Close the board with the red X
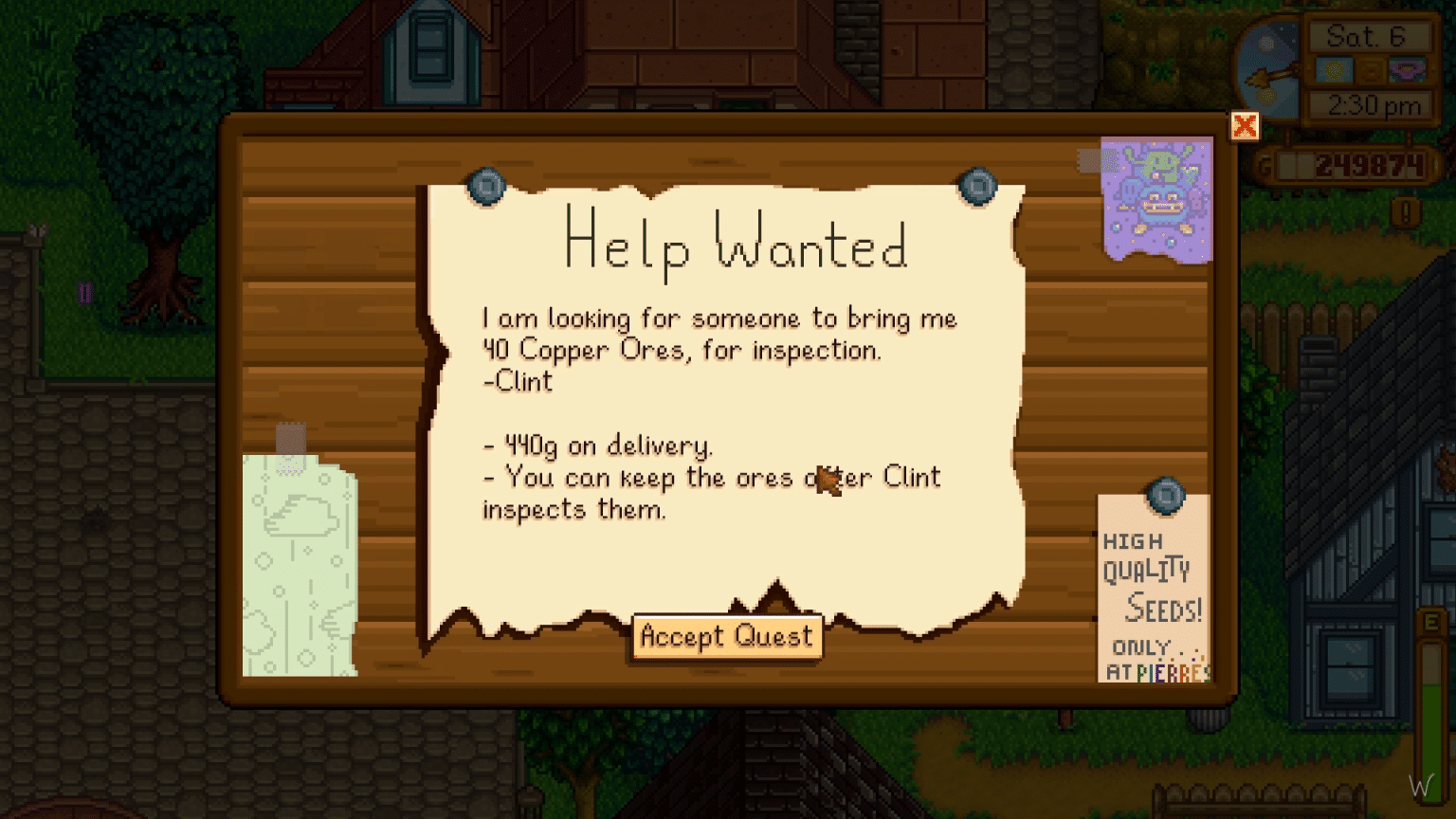The width and height of the screenshot is (1456, 819). 1245,124
